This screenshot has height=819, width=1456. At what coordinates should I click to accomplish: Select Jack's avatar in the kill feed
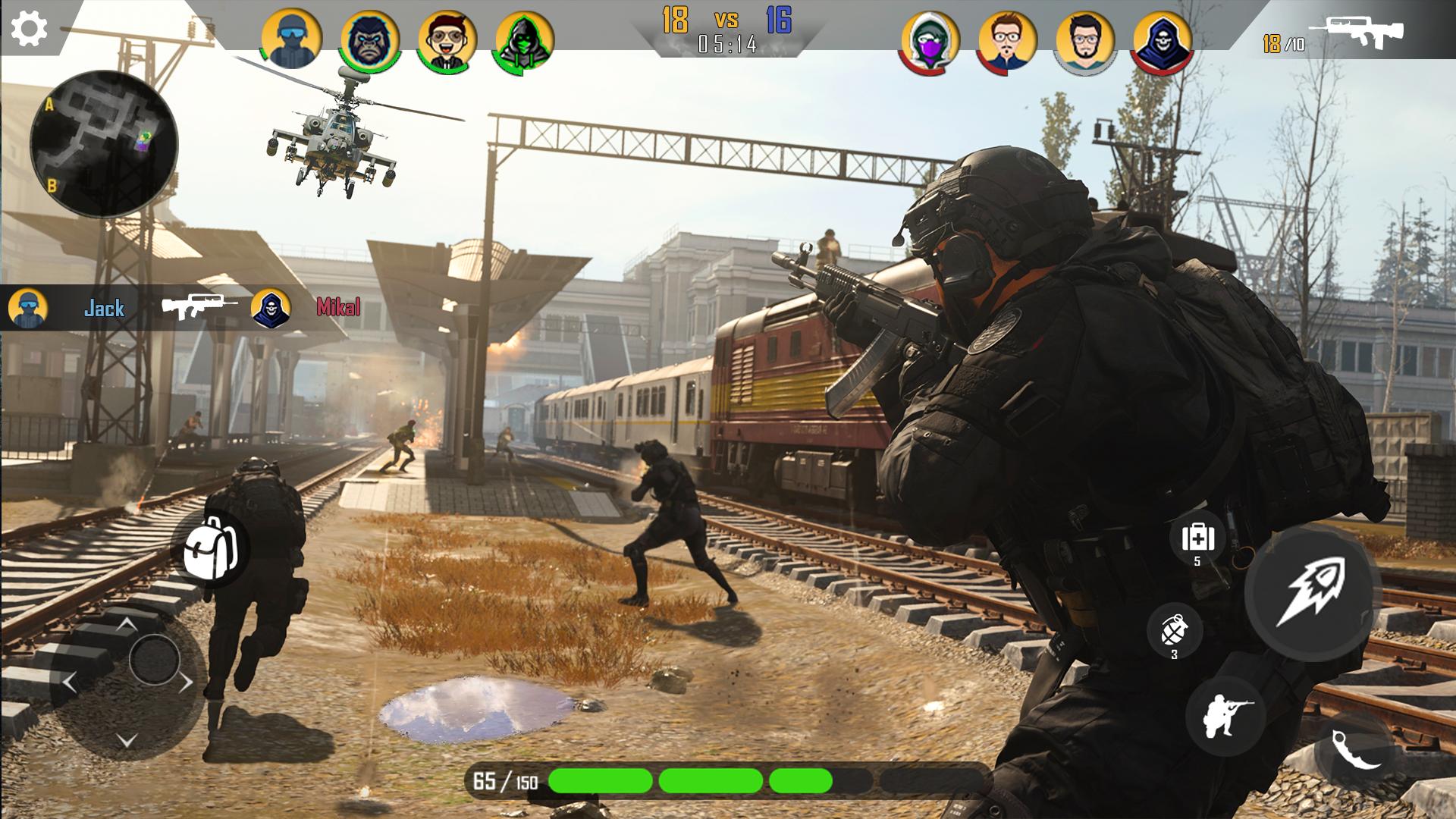coord(27,307)
